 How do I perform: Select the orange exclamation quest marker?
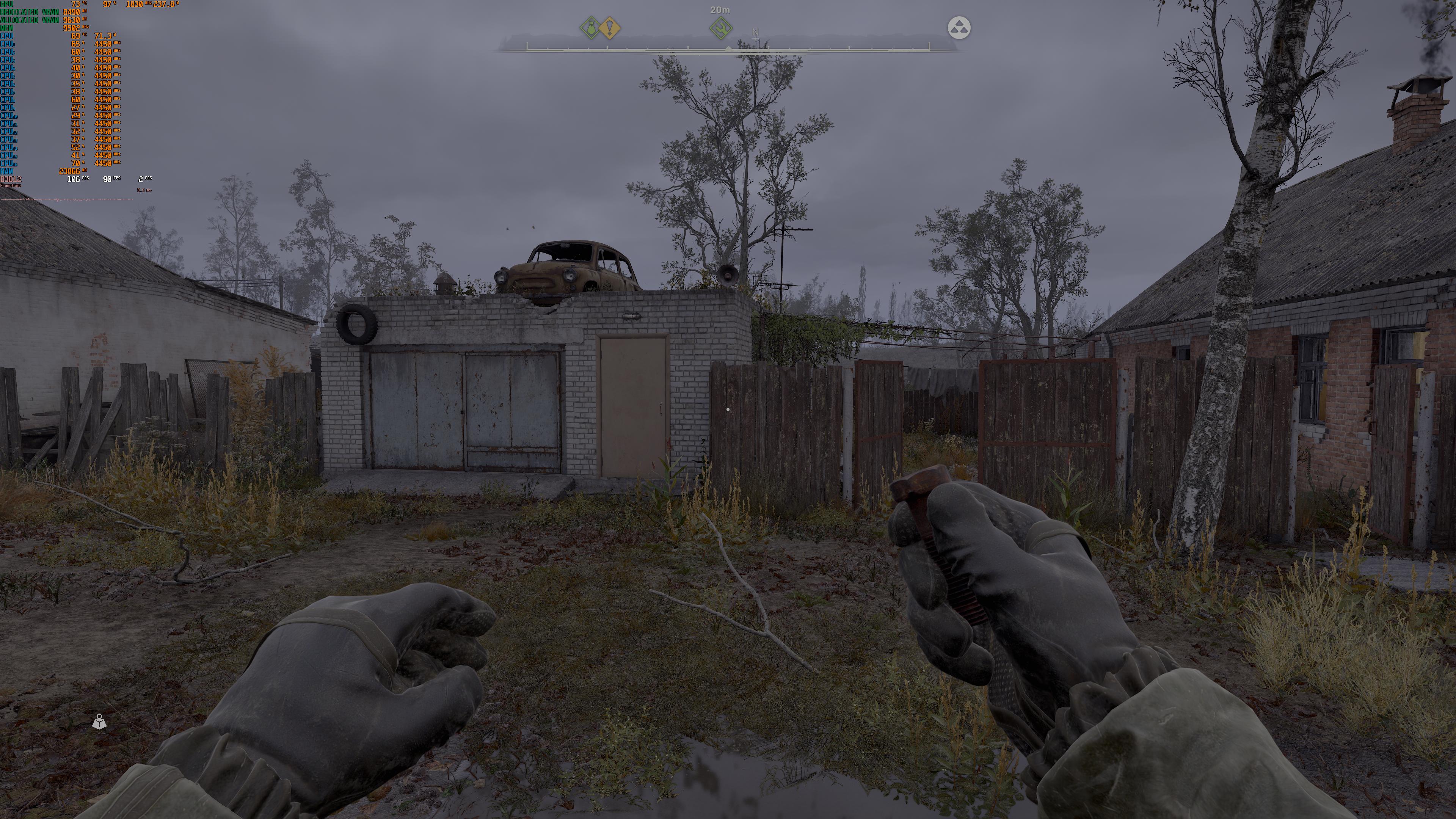610,28
